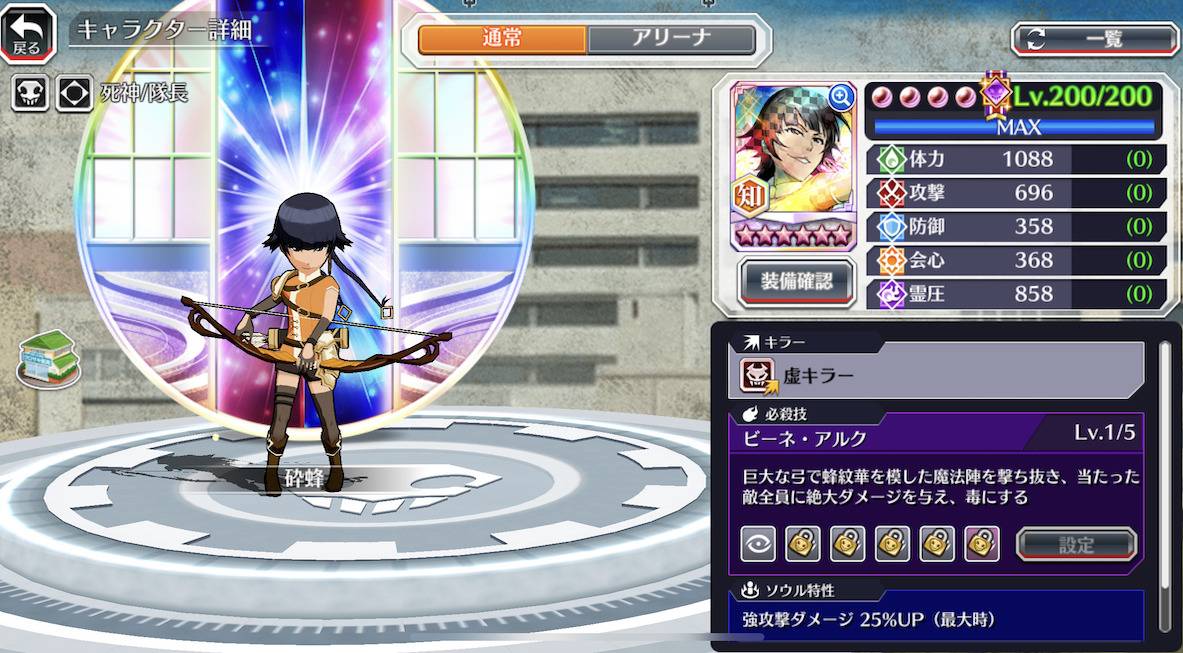Switch to the 通常 tab
Screen dimensions: 1183x653
(502, 40)
